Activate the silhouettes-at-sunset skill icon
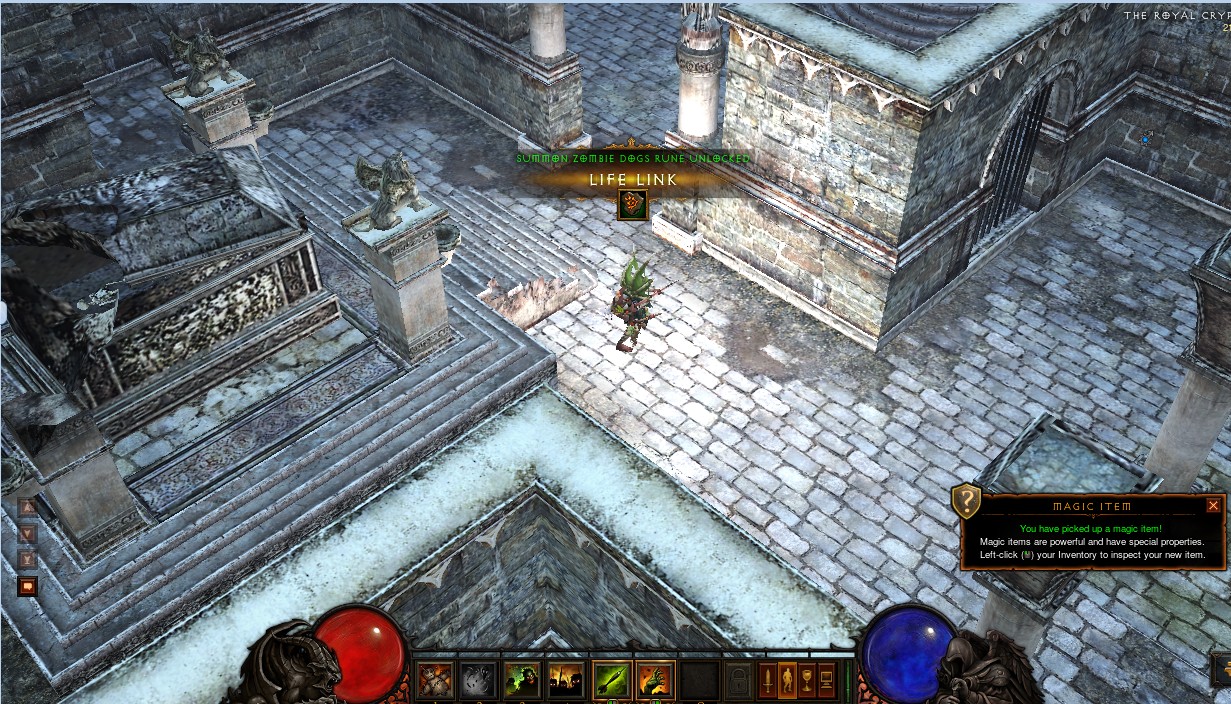 point(566,680)
